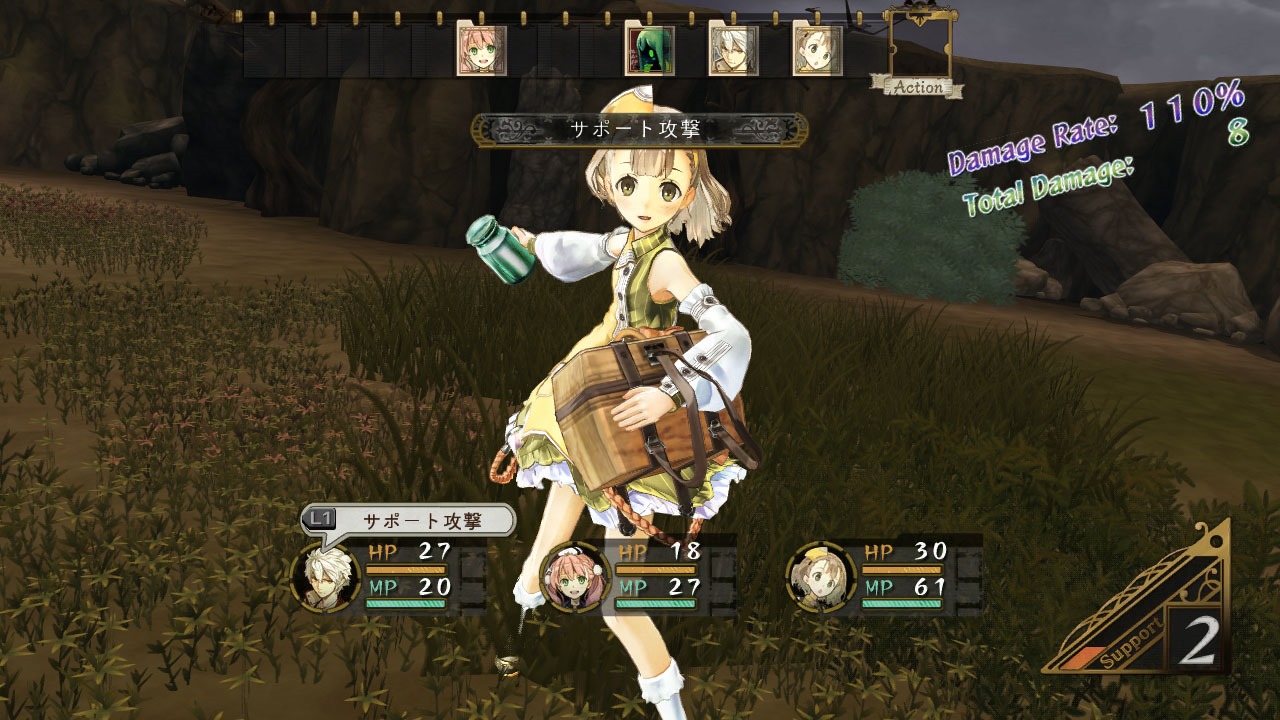Activate the サポート攻撃 speech bubble prompt
1280x720 pixels.
[408, 520]
